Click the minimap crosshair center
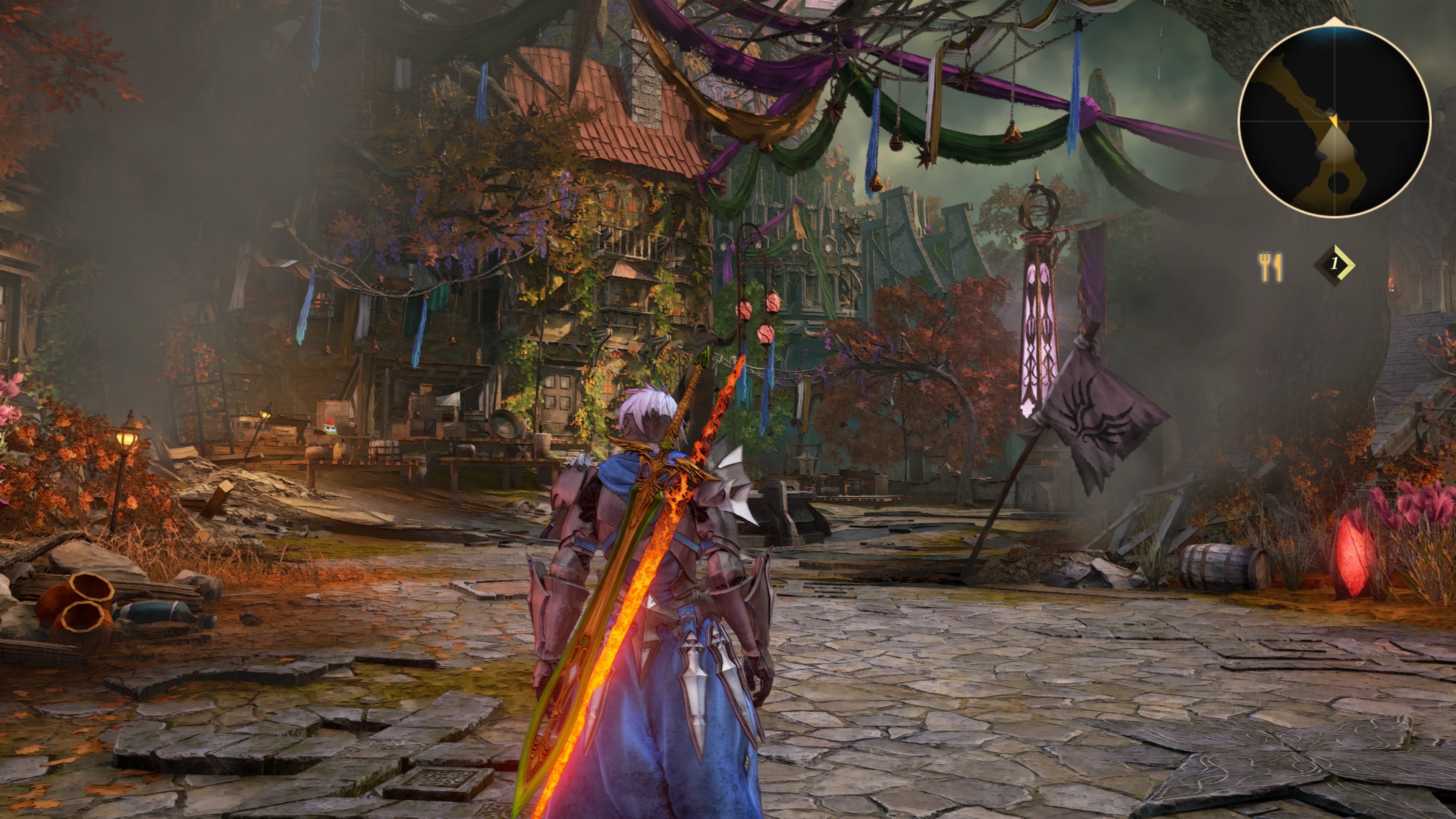This screenshot has height=819, width=1456. 1335,121
